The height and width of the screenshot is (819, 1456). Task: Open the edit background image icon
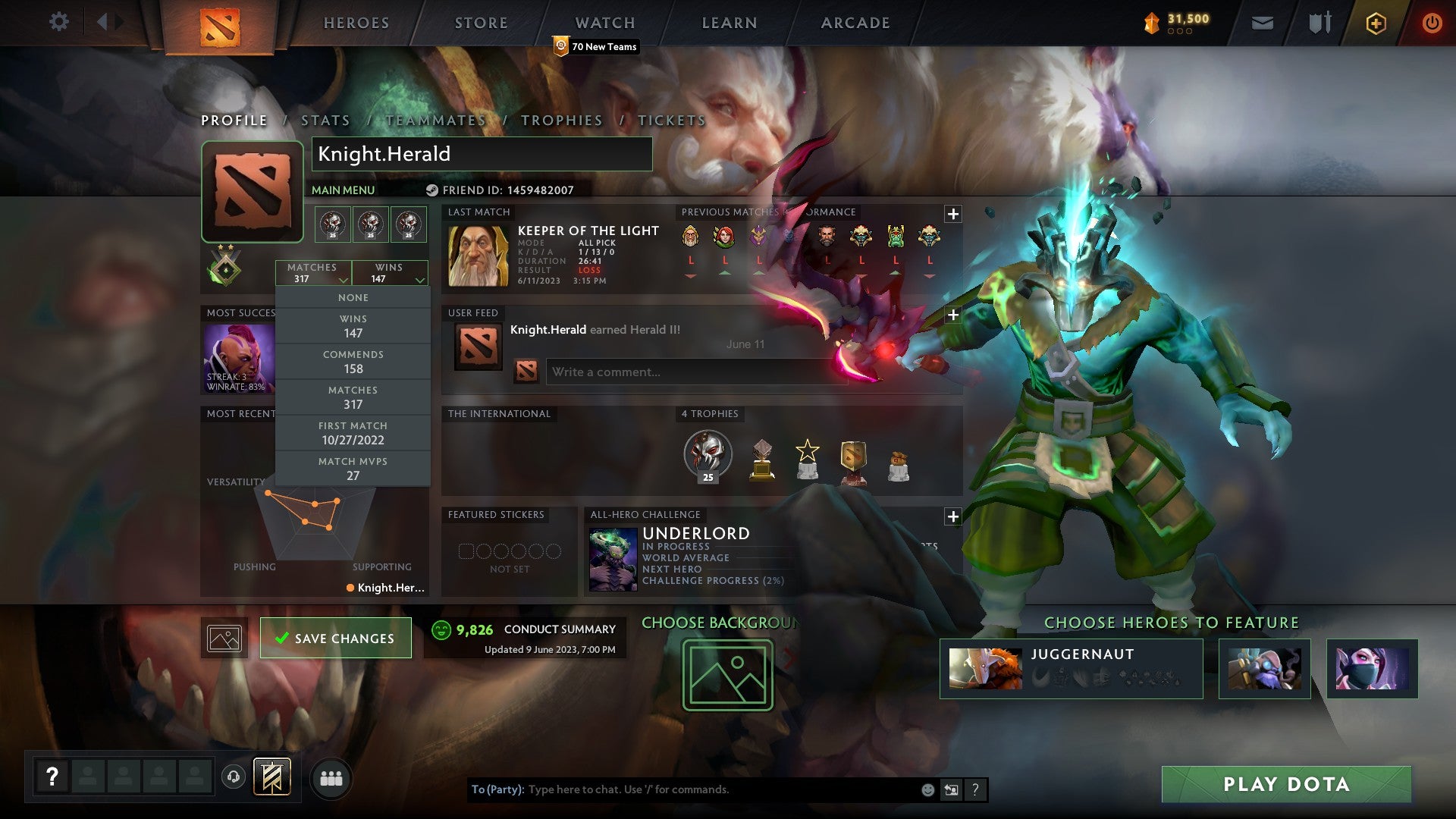tap(224, 638)
